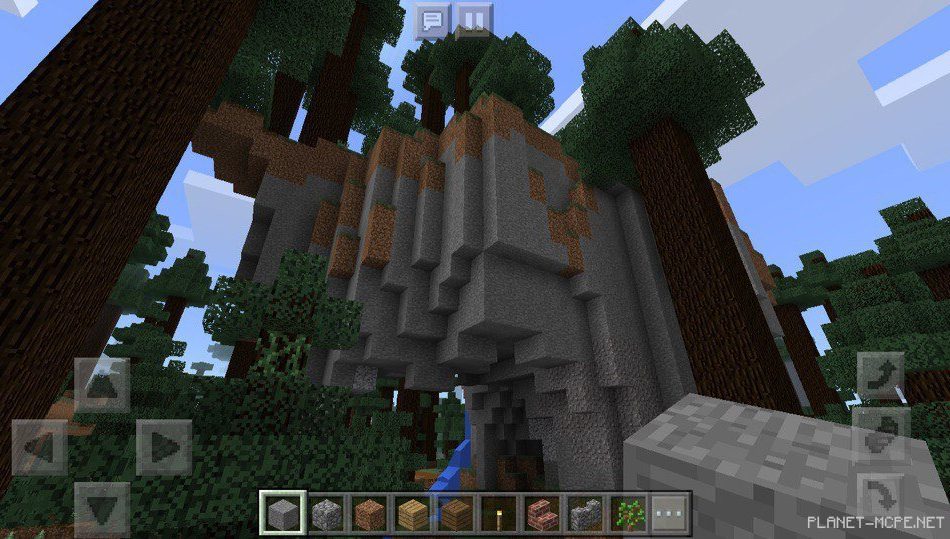Select the smooth stone block slot
Screen dimensions: 950x539
280,513
